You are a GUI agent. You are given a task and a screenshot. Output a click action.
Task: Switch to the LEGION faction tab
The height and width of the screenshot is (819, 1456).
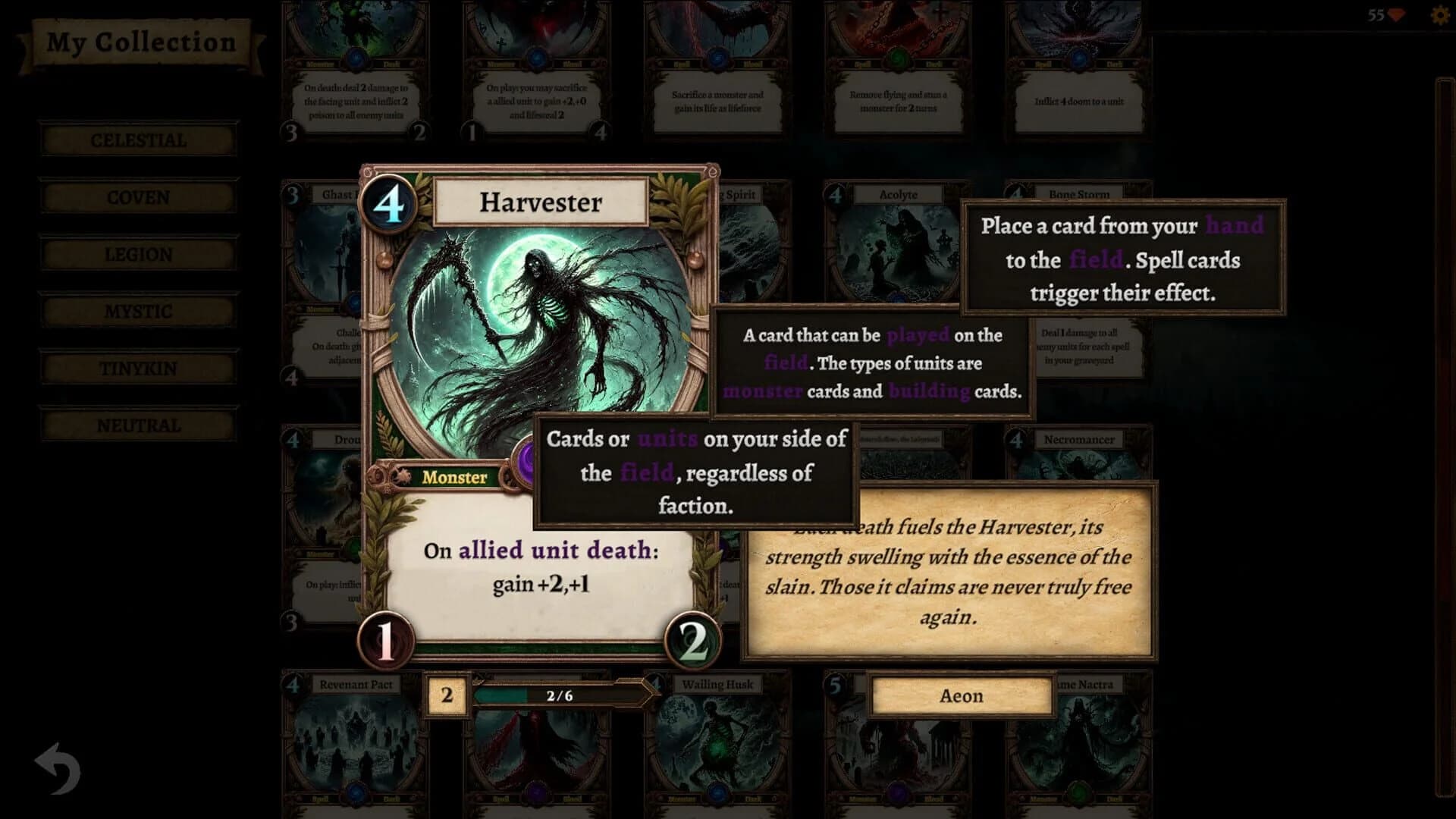(x=137, y=253)
